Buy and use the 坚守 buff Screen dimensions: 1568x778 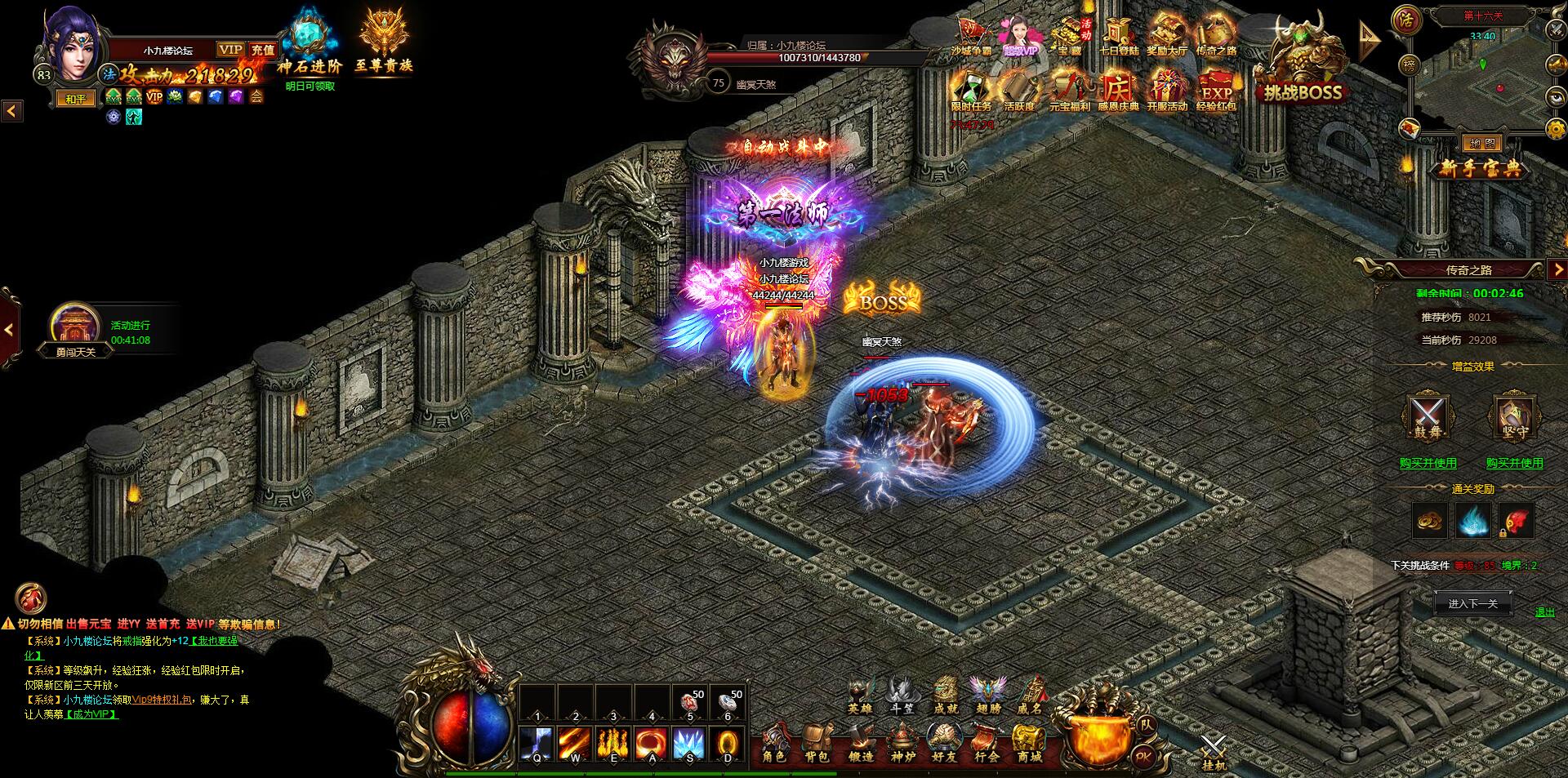(1514, 463)
